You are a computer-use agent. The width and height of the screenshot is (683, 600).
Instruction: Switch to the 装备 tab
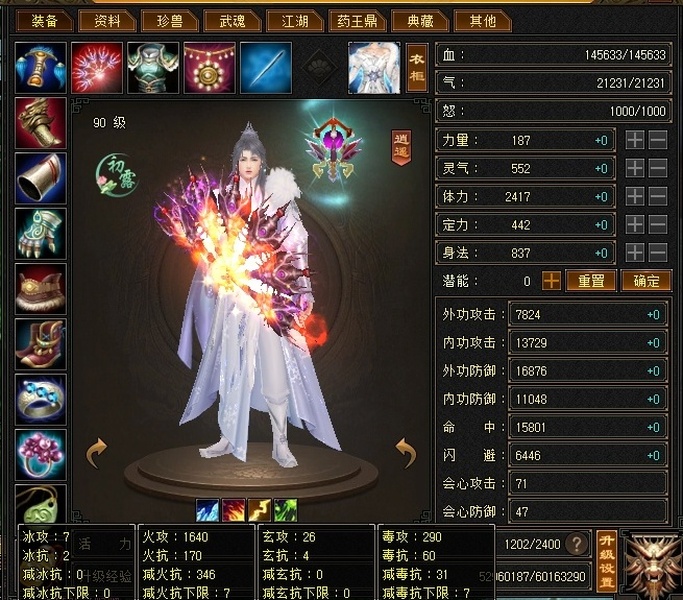[x=44, y=20]
